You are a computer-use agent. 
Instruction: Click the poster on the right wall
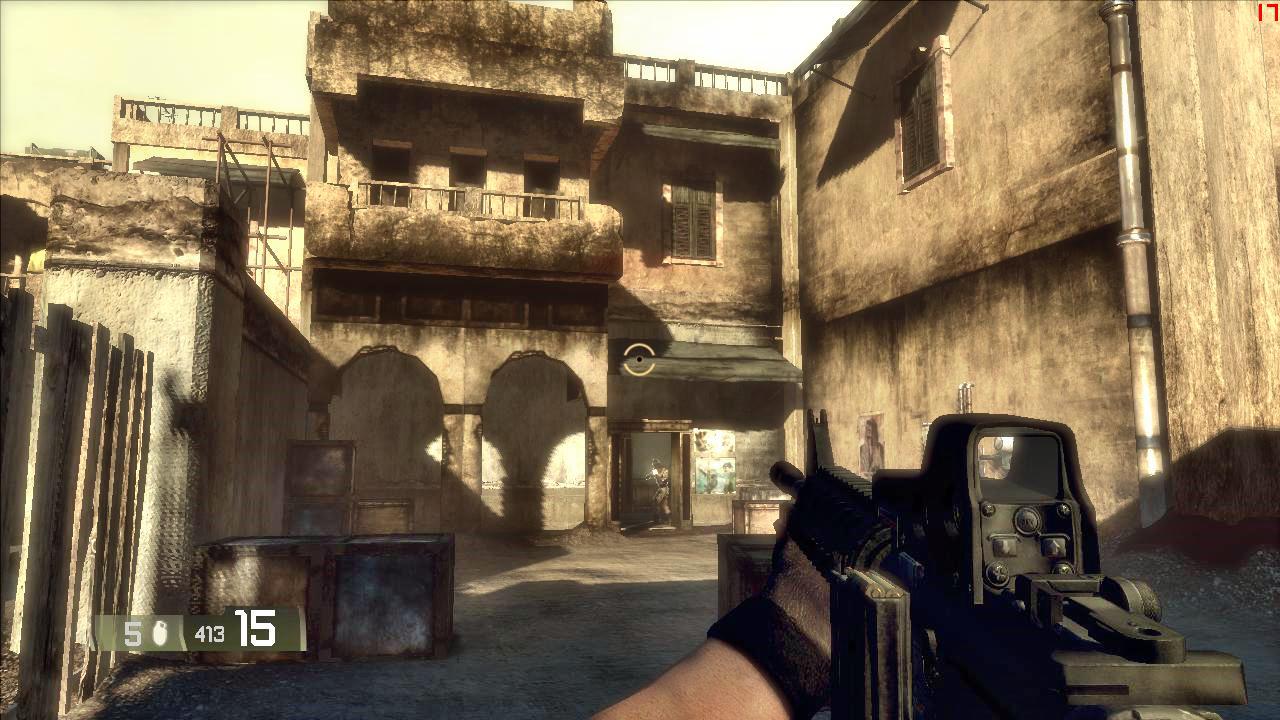click(873, 443)
